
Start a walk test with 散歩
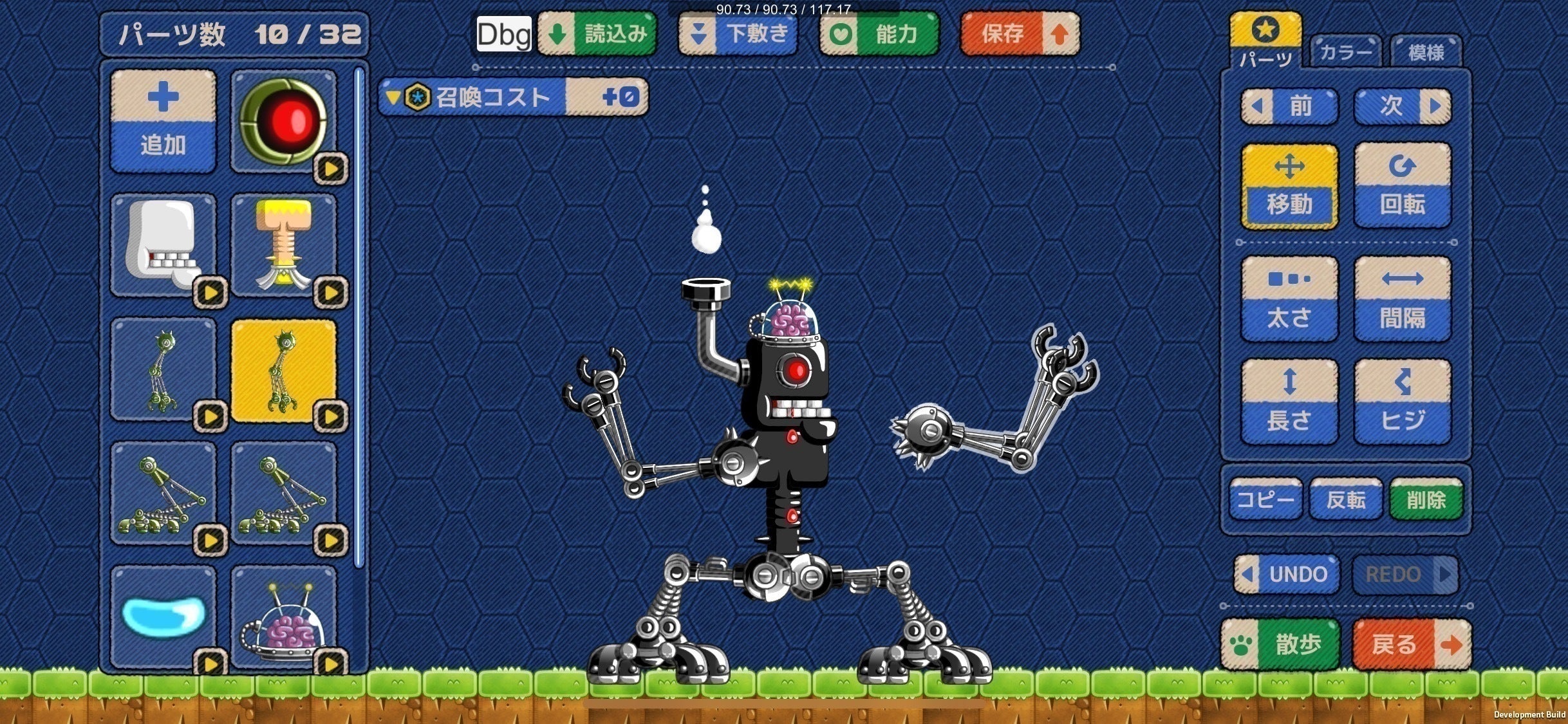point(1280,644)
